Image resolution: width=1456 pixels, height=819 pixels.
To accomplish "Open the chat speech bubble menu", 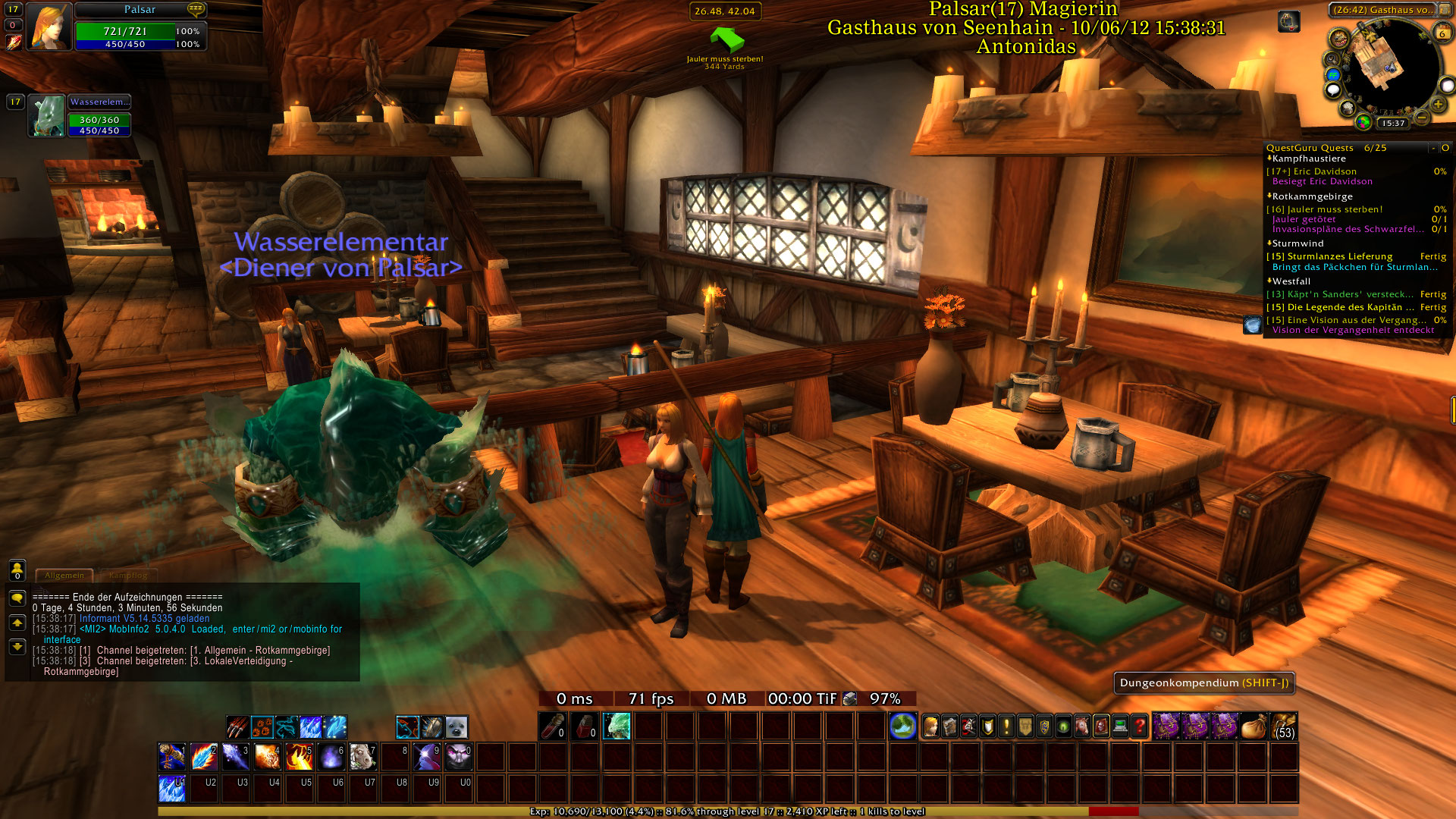I will click(x=17, y=598).
